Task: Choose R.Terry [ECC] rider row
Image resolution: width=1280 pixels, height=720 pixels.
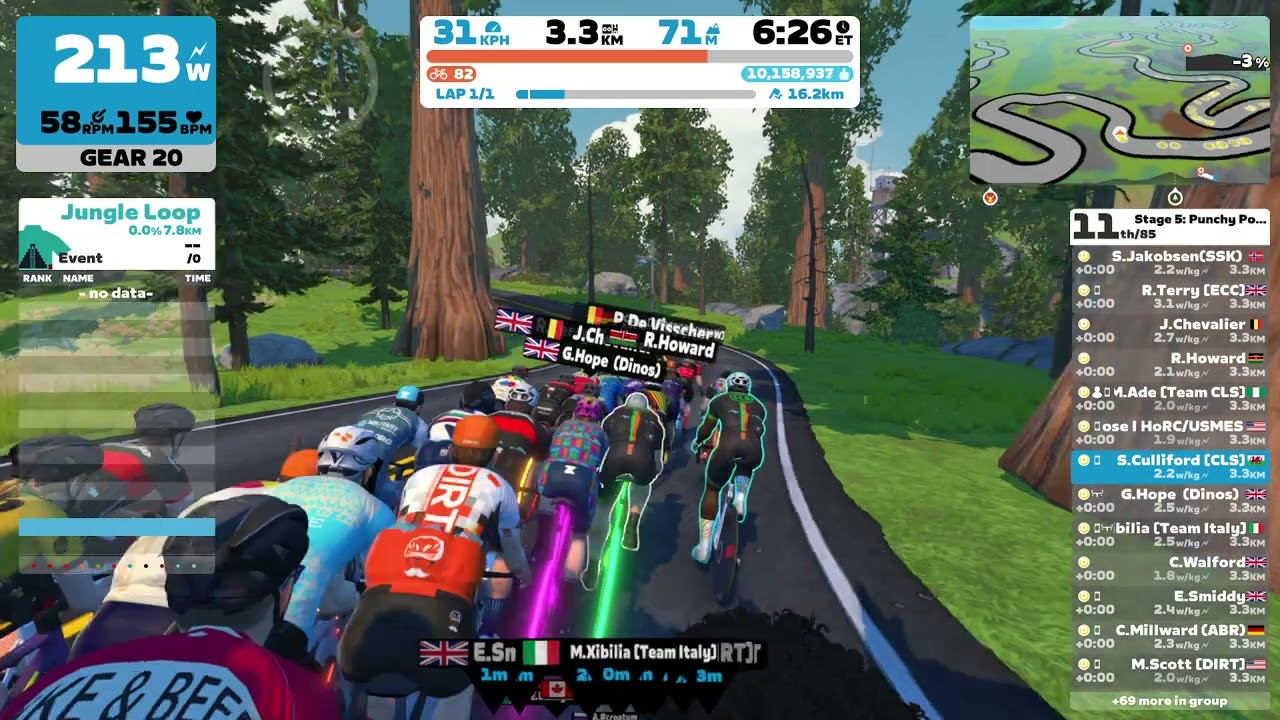Action: pyautogui.click(x=1170, y=297)
